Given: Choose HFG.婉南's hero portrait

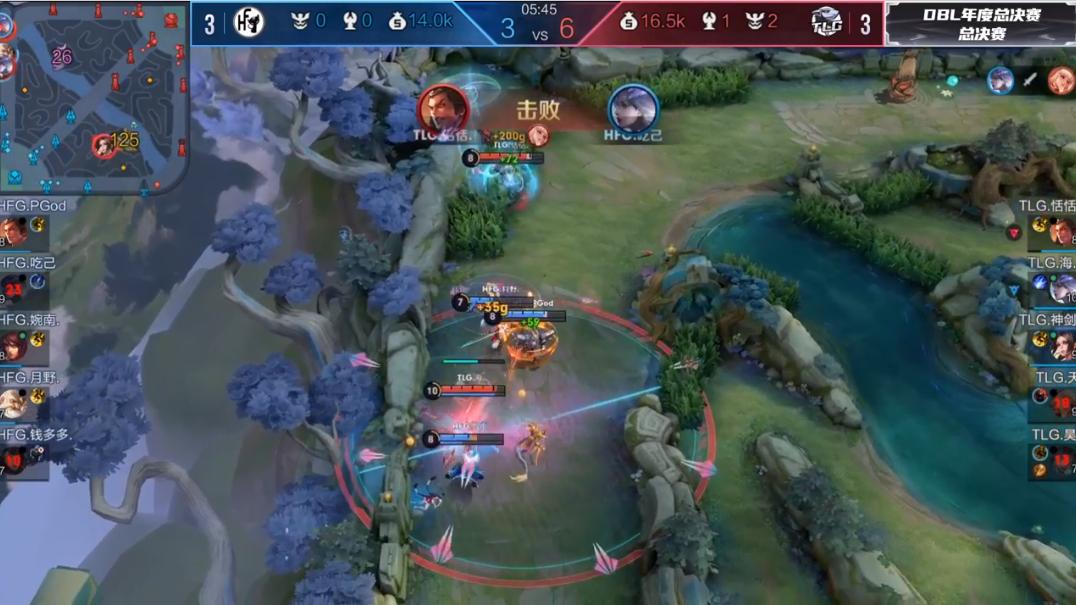Looking at the screenshot, I should tap(14, 346).
